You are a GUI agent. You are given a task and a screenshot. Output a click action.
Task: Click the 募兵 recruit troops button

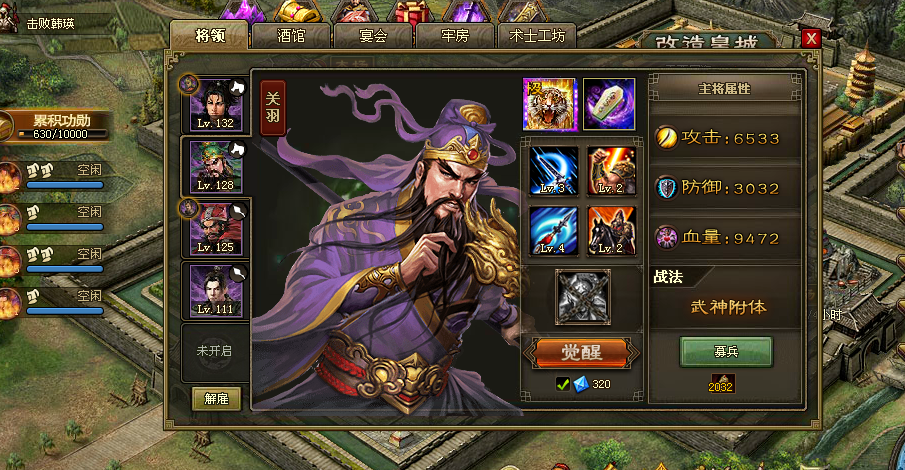(x=726, y=352)
